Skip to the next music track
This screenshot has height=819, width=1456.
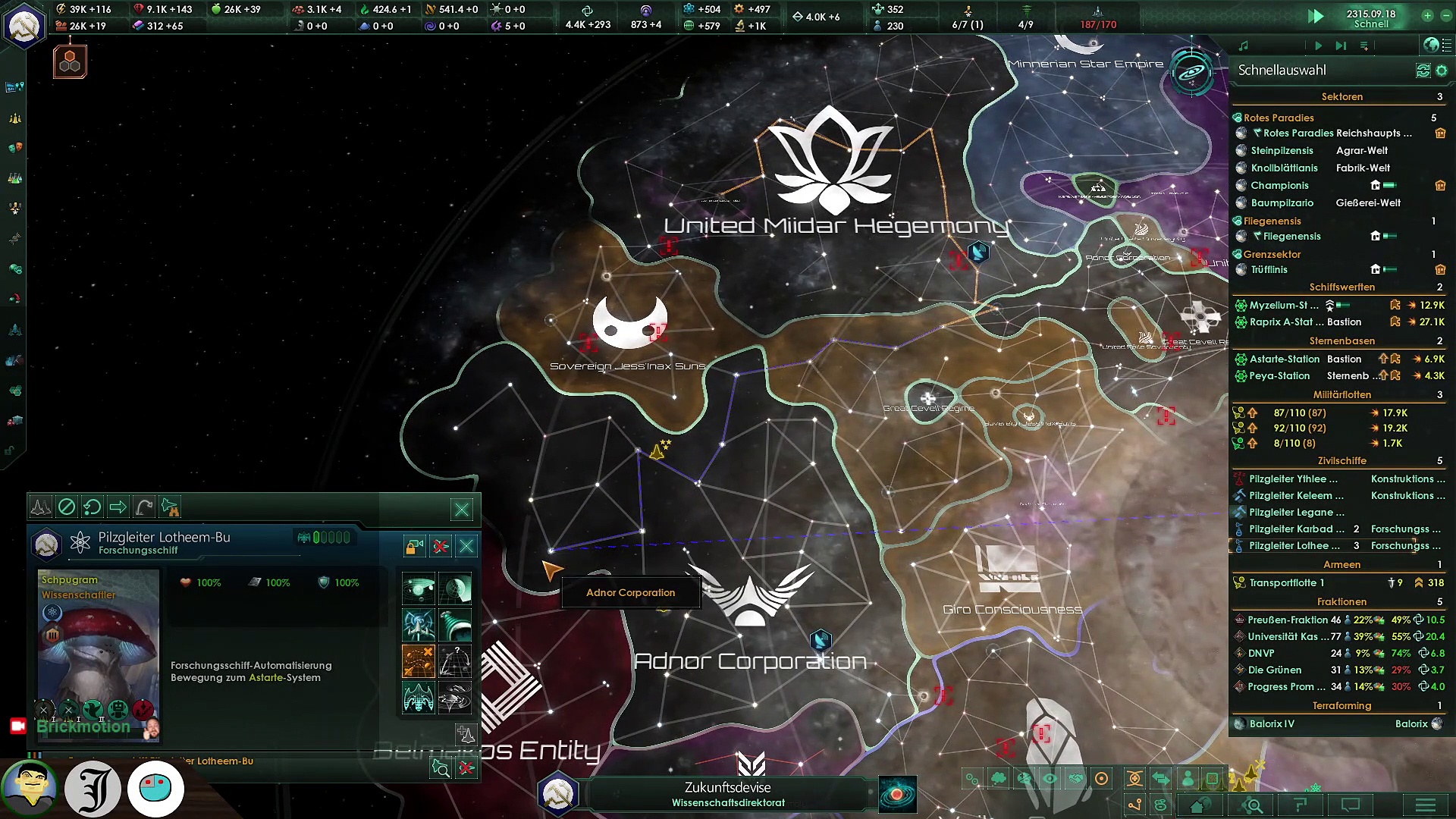point(1341,46)
